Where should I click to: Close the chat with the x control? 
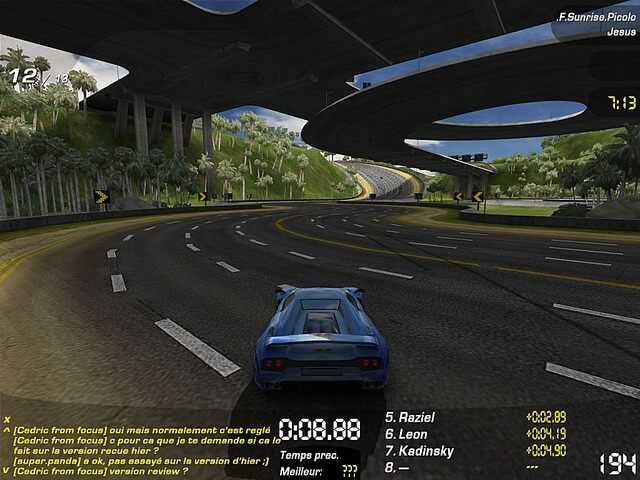(x=7, y=419)
